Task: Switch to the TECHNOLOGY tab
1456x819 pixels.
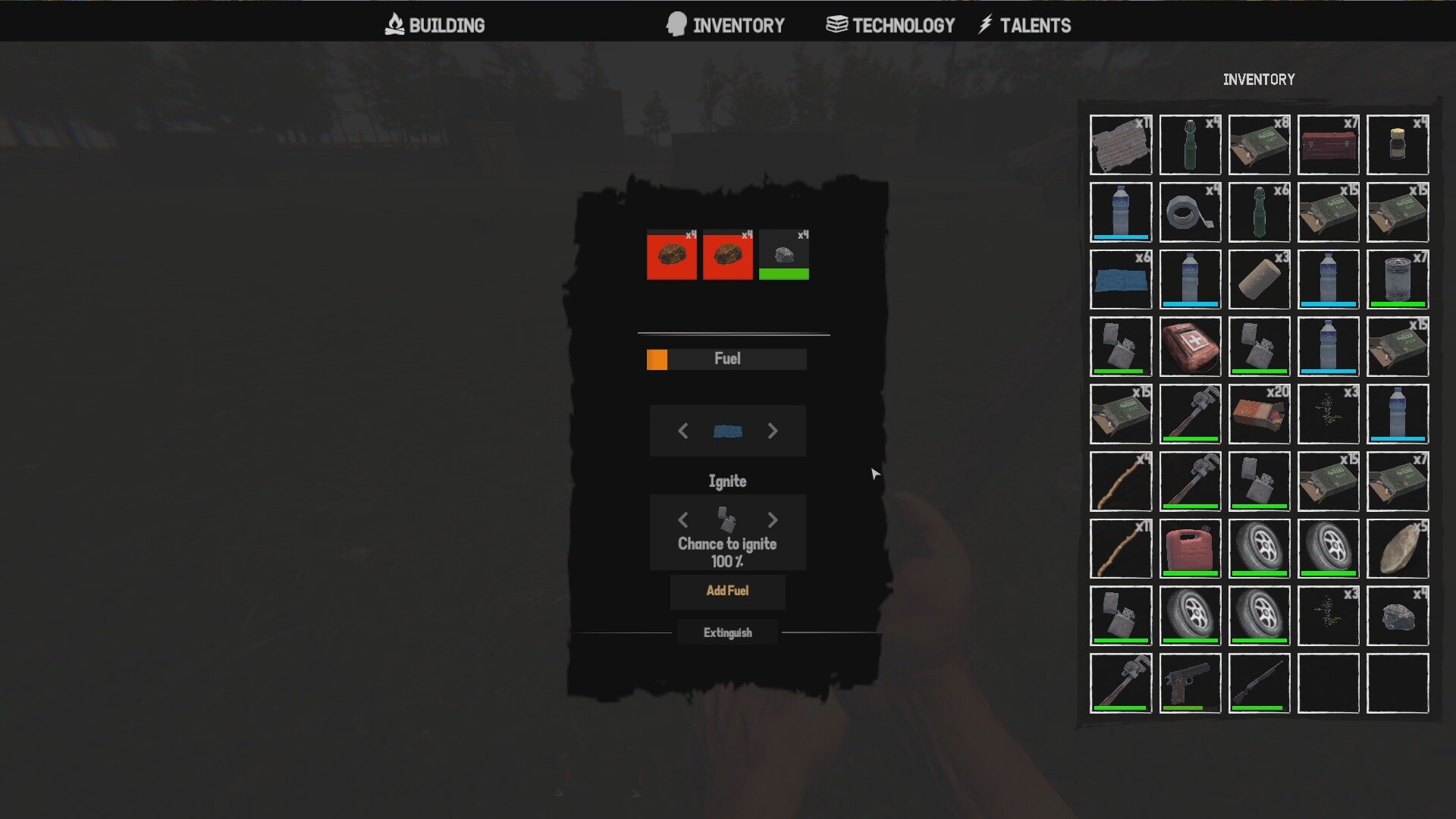Action: pyautogui.click(x=890, y=24)
